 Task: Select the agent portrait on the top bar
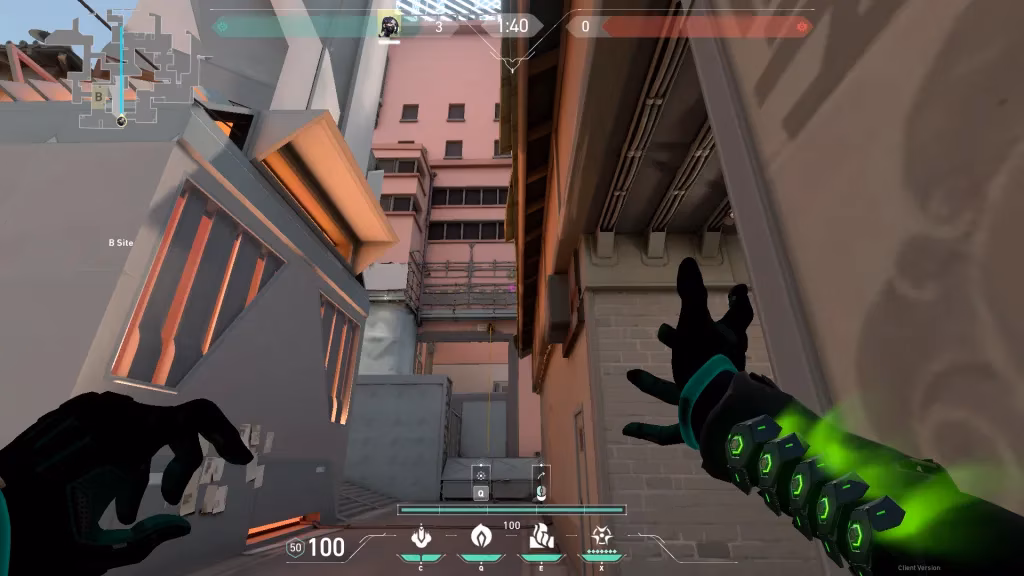point(389,26)
